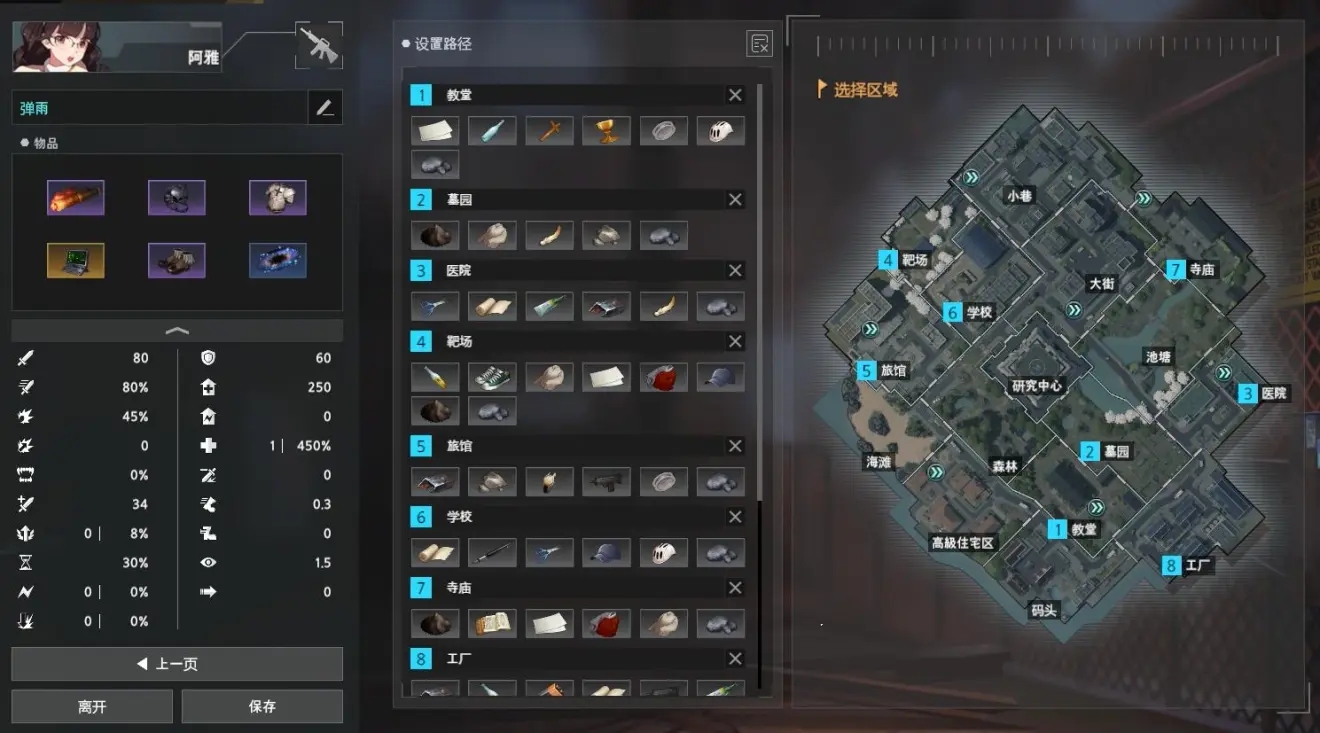Go back with 上一页 button
Viewport: 1320px width, 733px height.
pyautogui.click(x=177, y=664)
